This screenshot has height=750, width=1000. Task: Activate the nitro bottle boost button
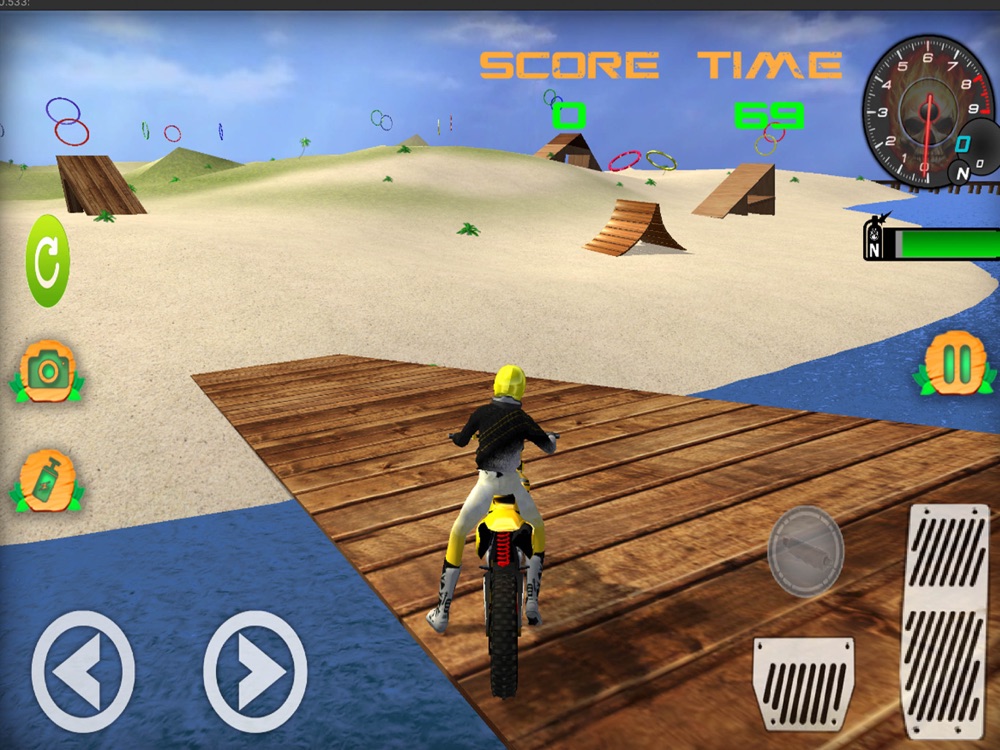point(47,482)
